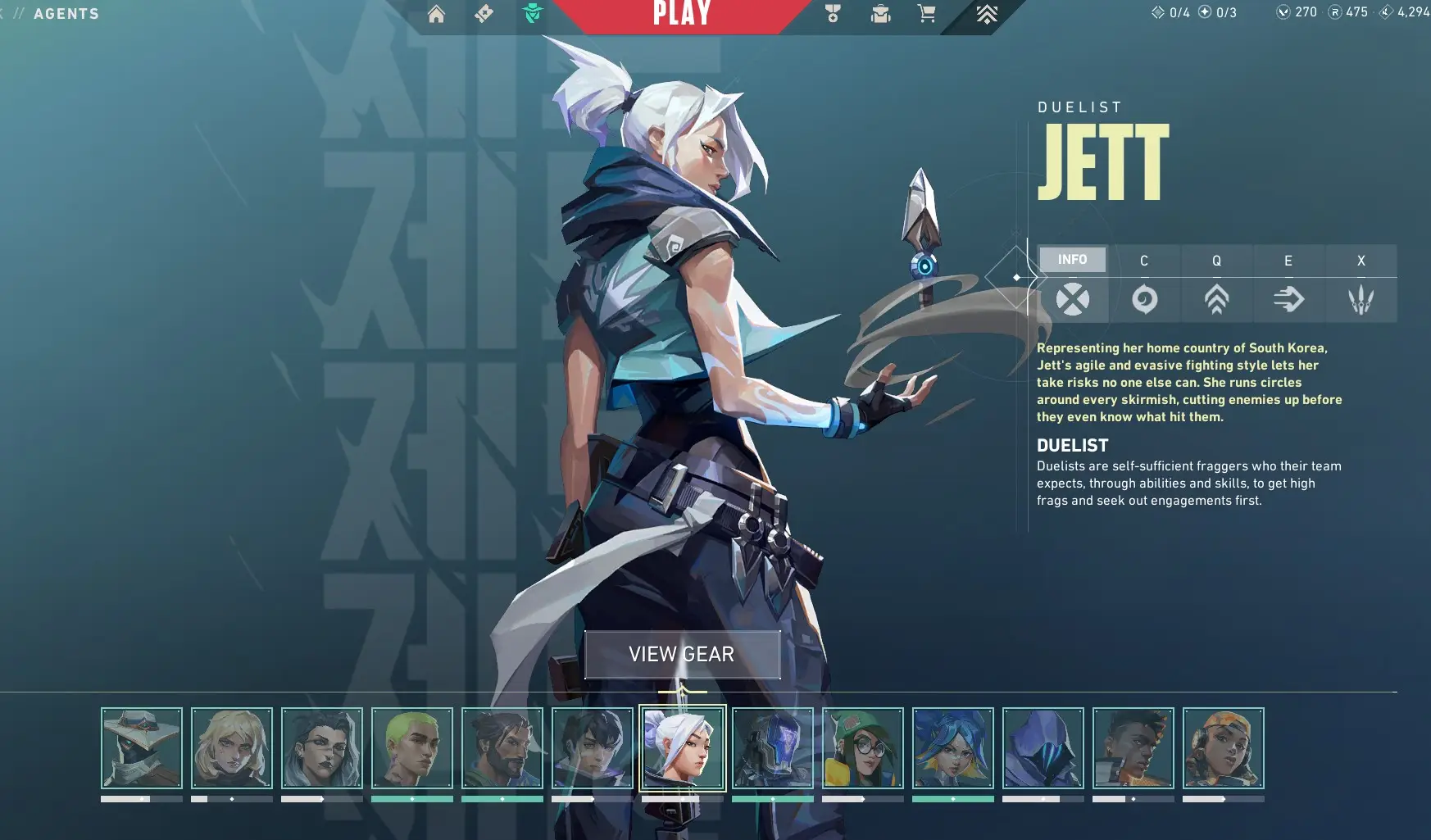1431x840 pixels.
Task: Pick the hooded faceless agent portrait
Action: 1043,747
